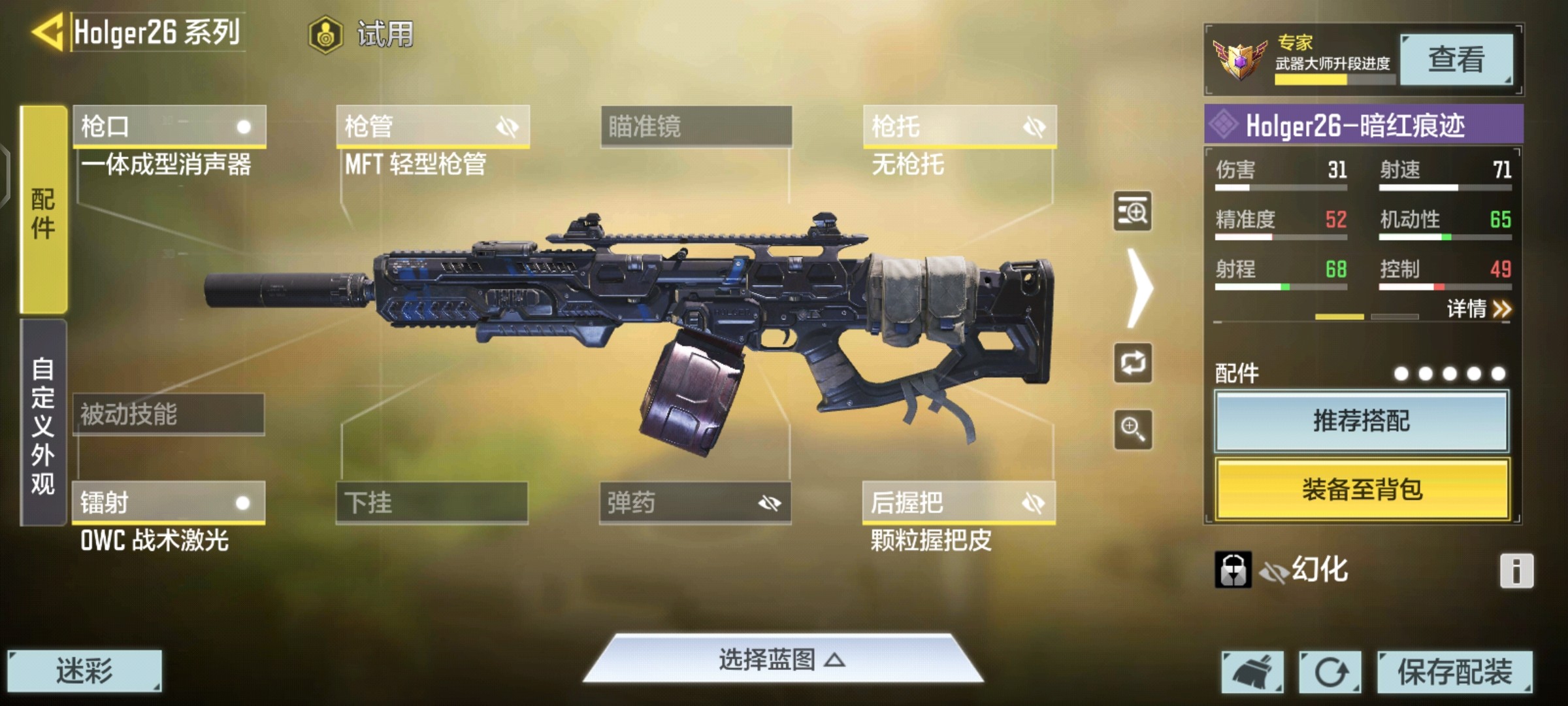
Task: Choose the 瞄准镜 optic slot
Action: tap(696, 126)
